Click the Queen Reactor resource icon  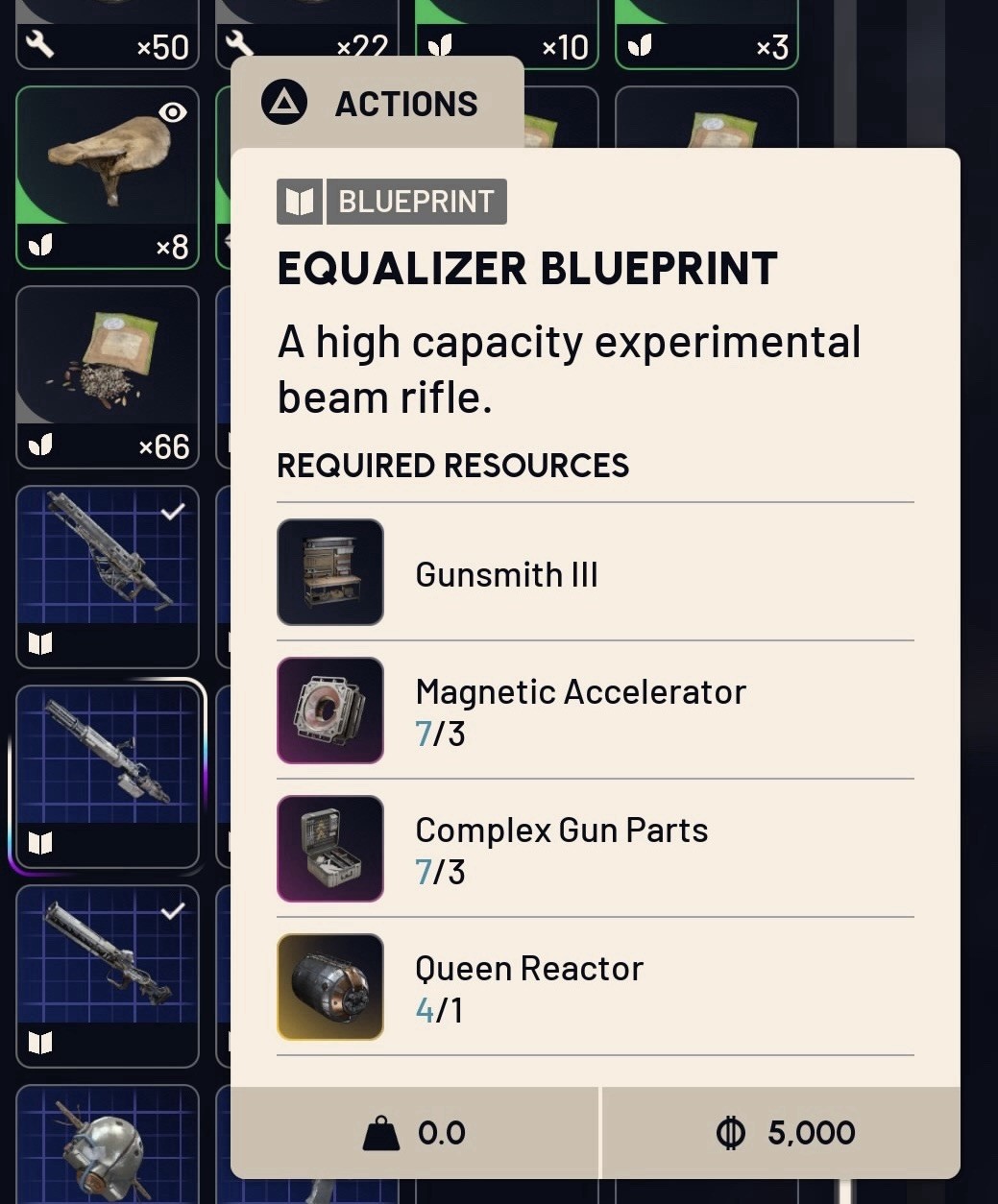point(330,987)
